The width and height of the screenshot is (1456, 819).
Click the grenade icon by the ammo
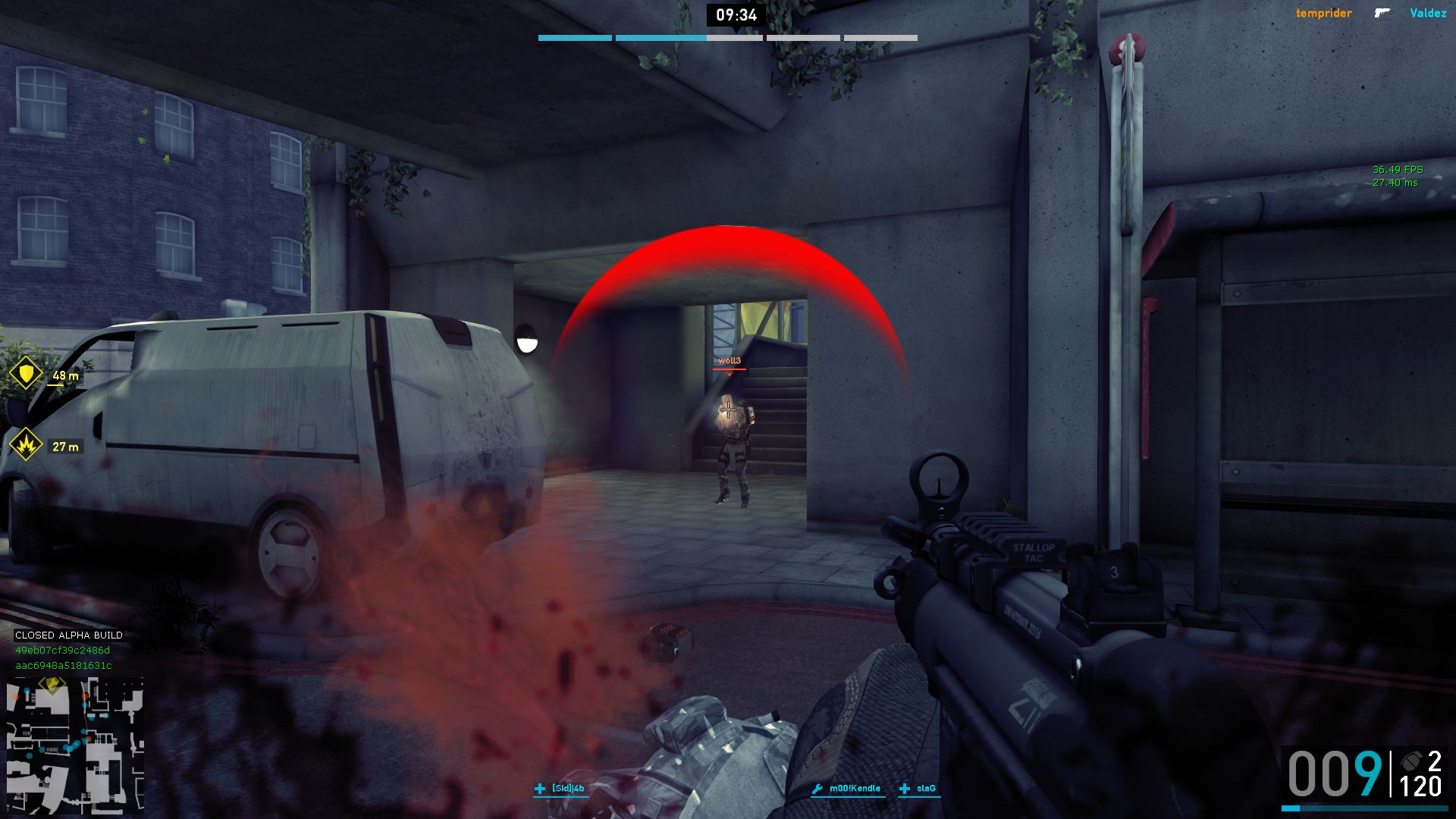click(x=1411, y=761)
